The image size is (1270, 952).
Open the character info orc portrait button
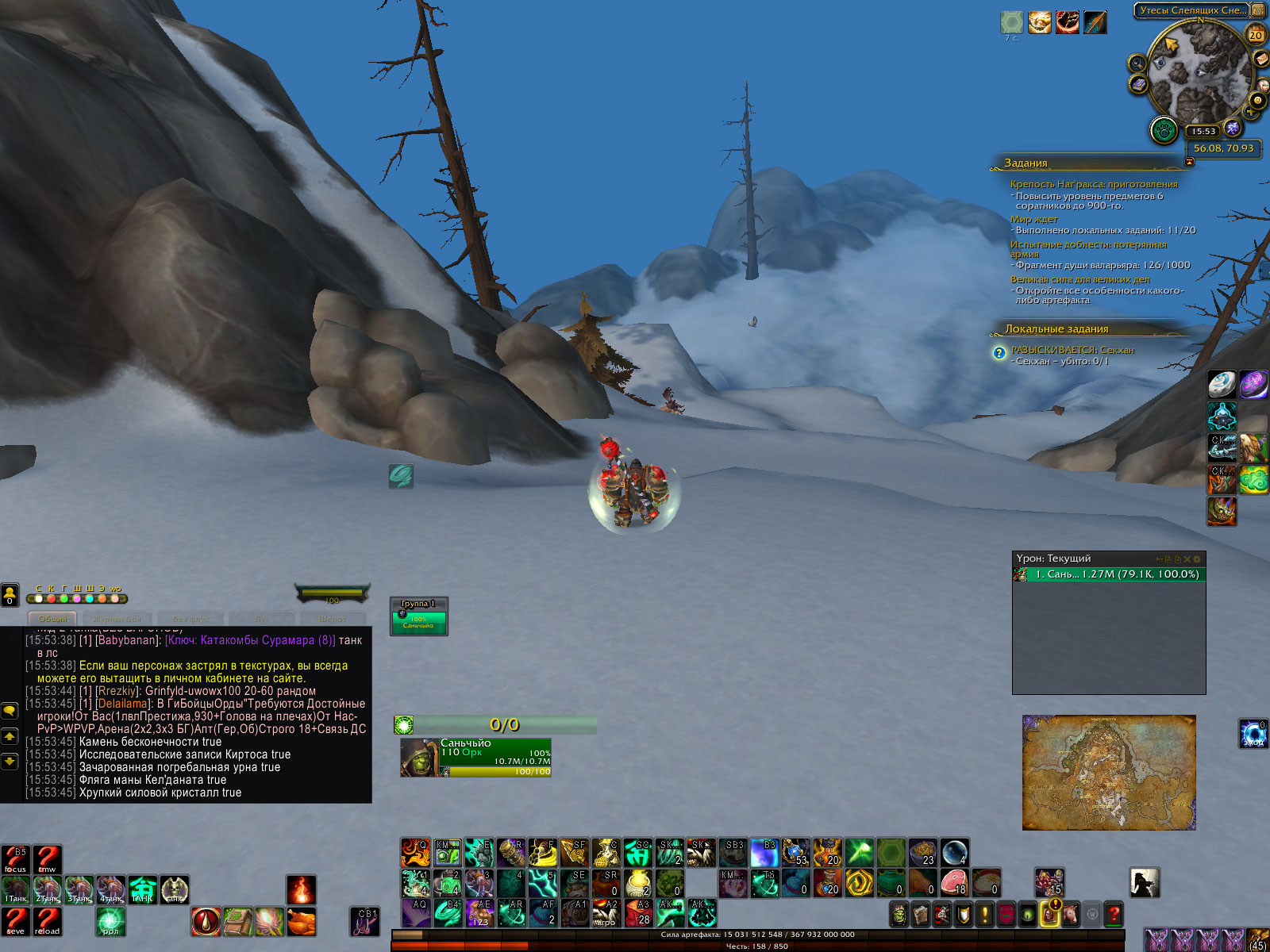click(899, 915)
